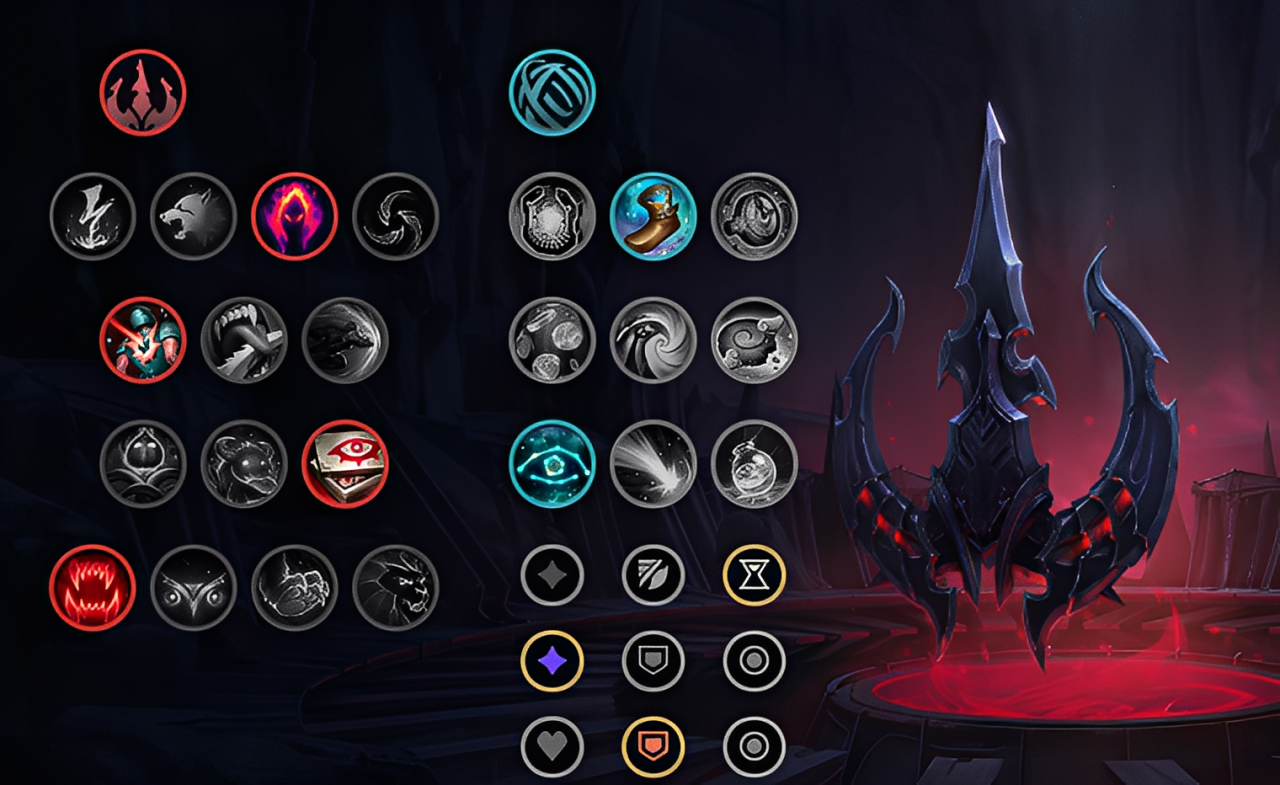Pick the Predator keystone rune

[193, 217]
